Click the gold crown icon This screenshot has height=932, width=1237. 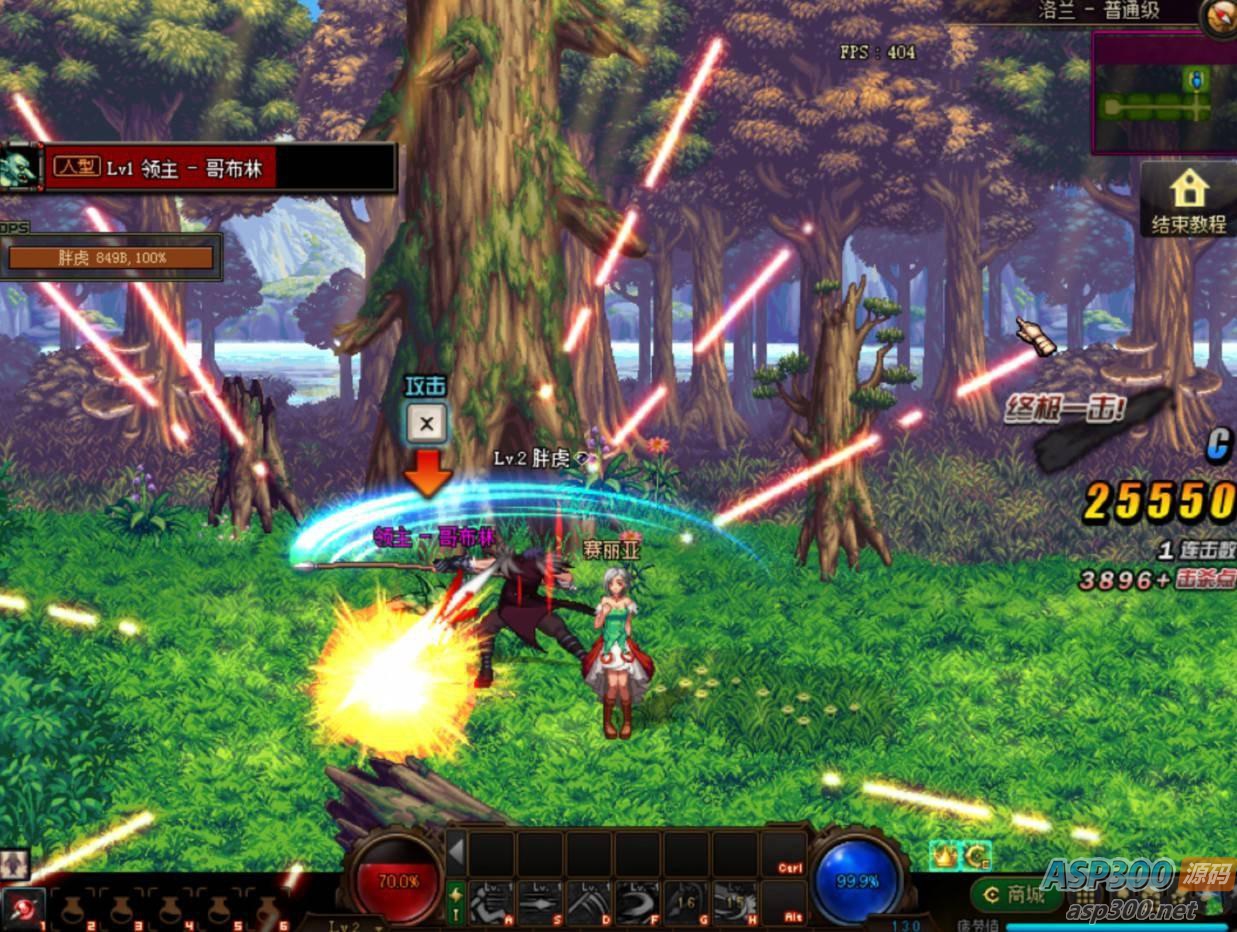tap(944, 855)
